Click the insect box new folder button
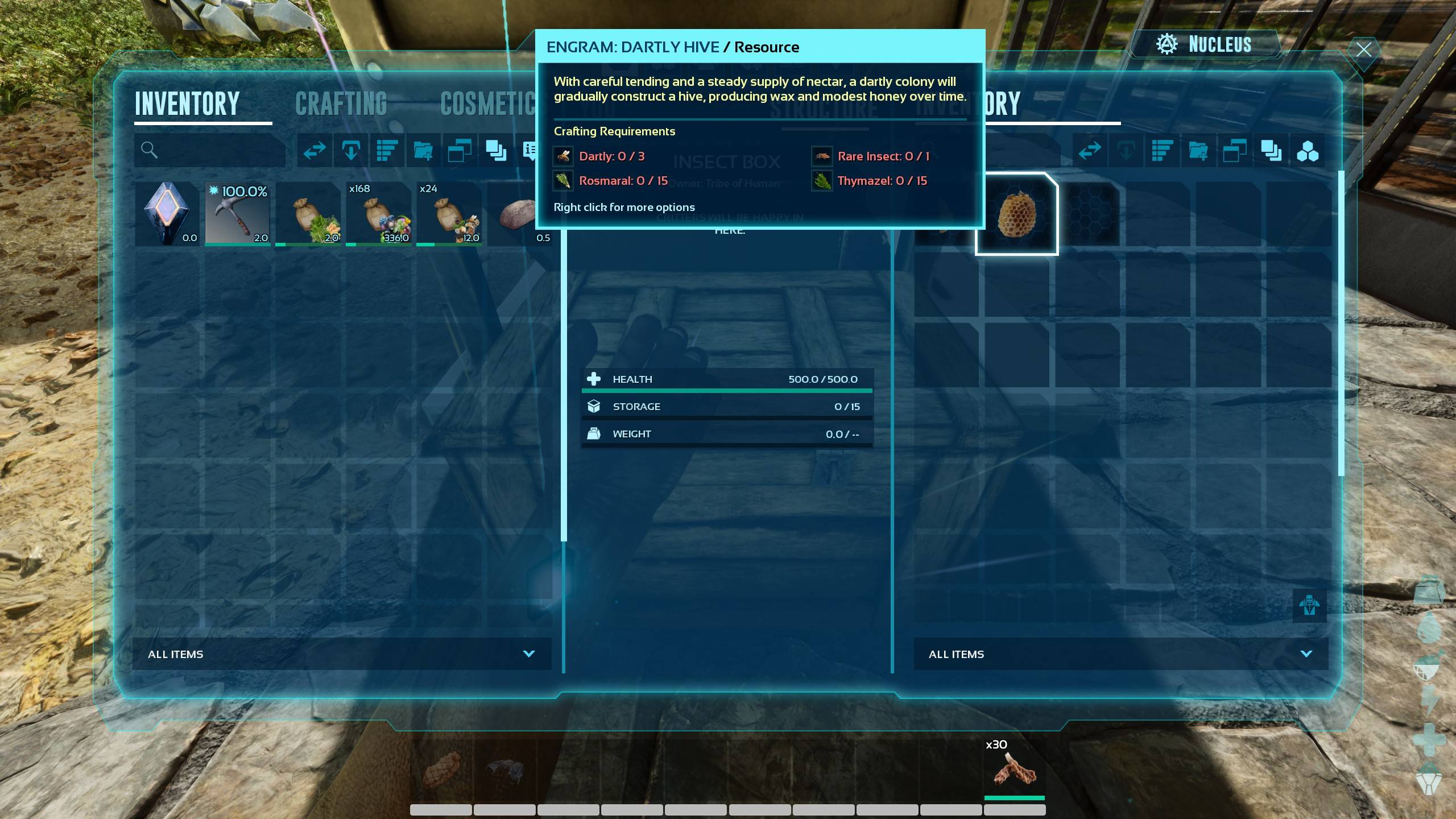Viewport: 1456px width, 819px height. (x=1198, y=151)
